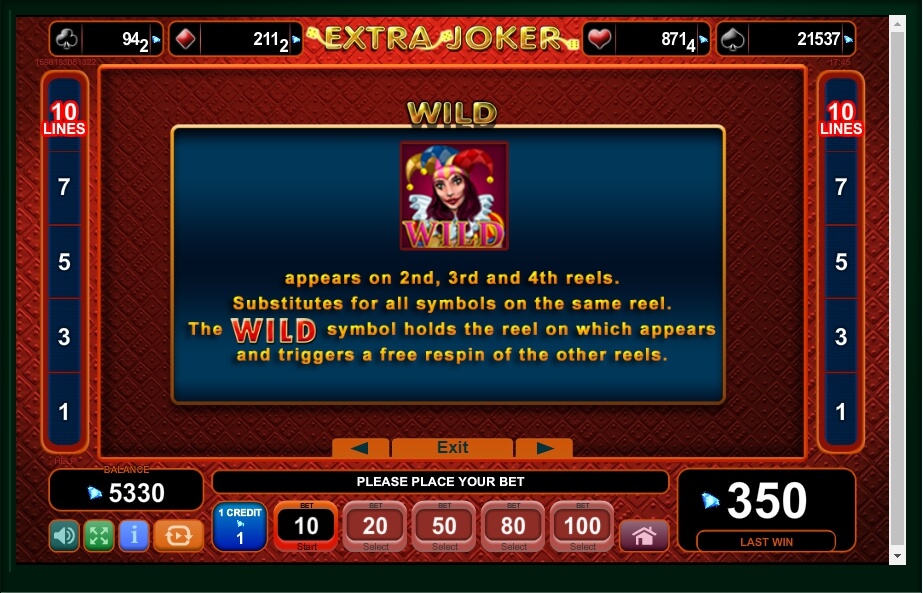Activate the orange autoplay button
This screenshot has height=593, width=923.
click(x=178, y=535)
